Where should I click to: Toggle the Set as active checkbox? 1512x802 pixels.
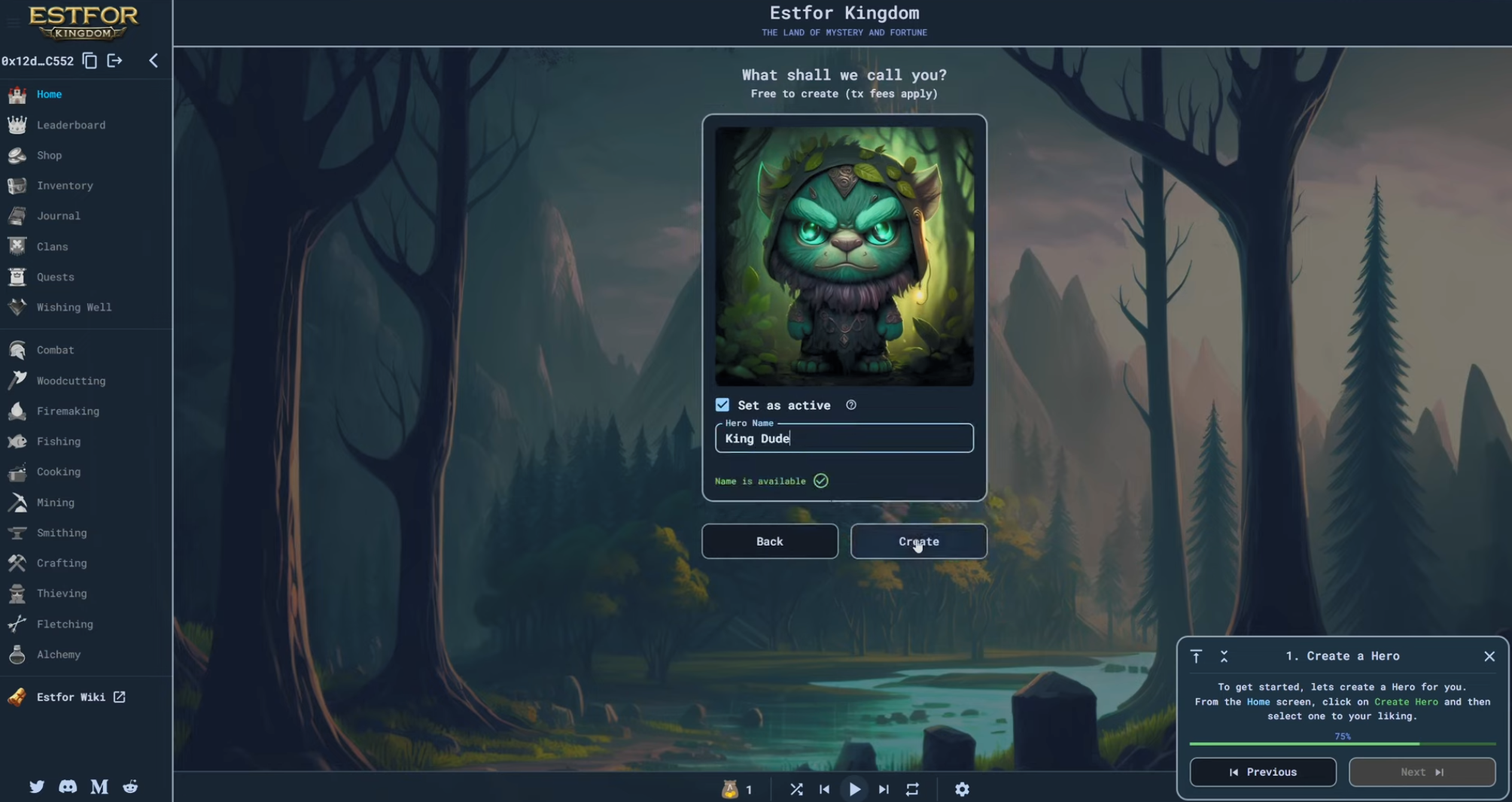723,405
